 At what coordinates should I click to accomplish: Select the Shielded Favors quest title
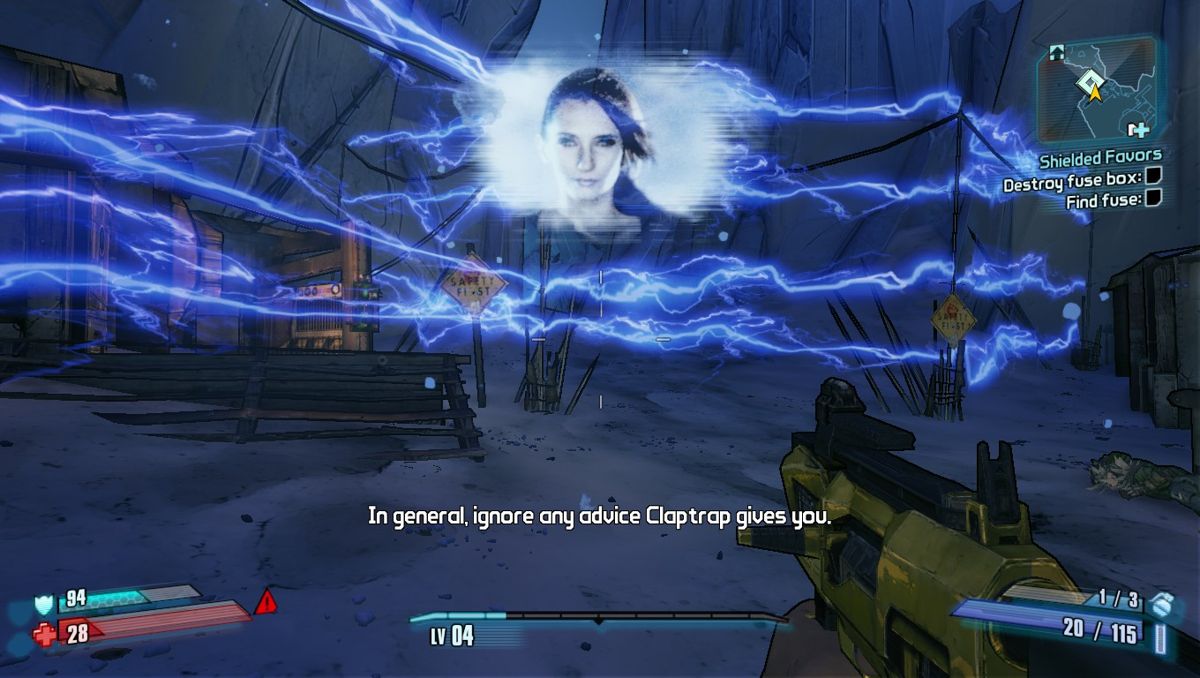[1100, 157]
